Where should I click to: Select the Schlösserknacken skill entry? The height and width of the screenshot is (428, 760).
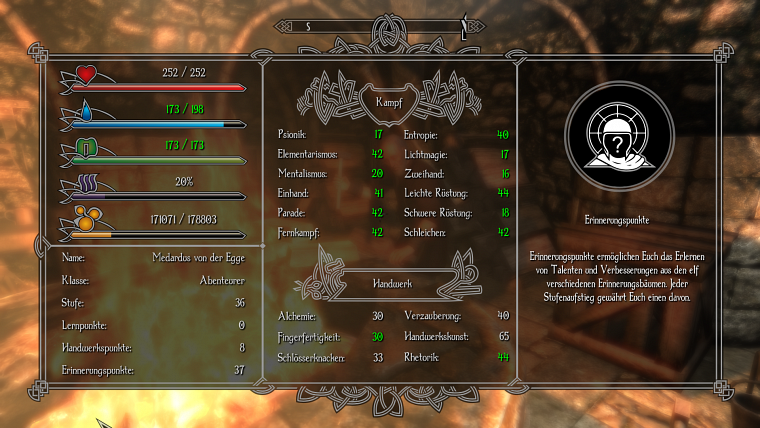(330, 356)
